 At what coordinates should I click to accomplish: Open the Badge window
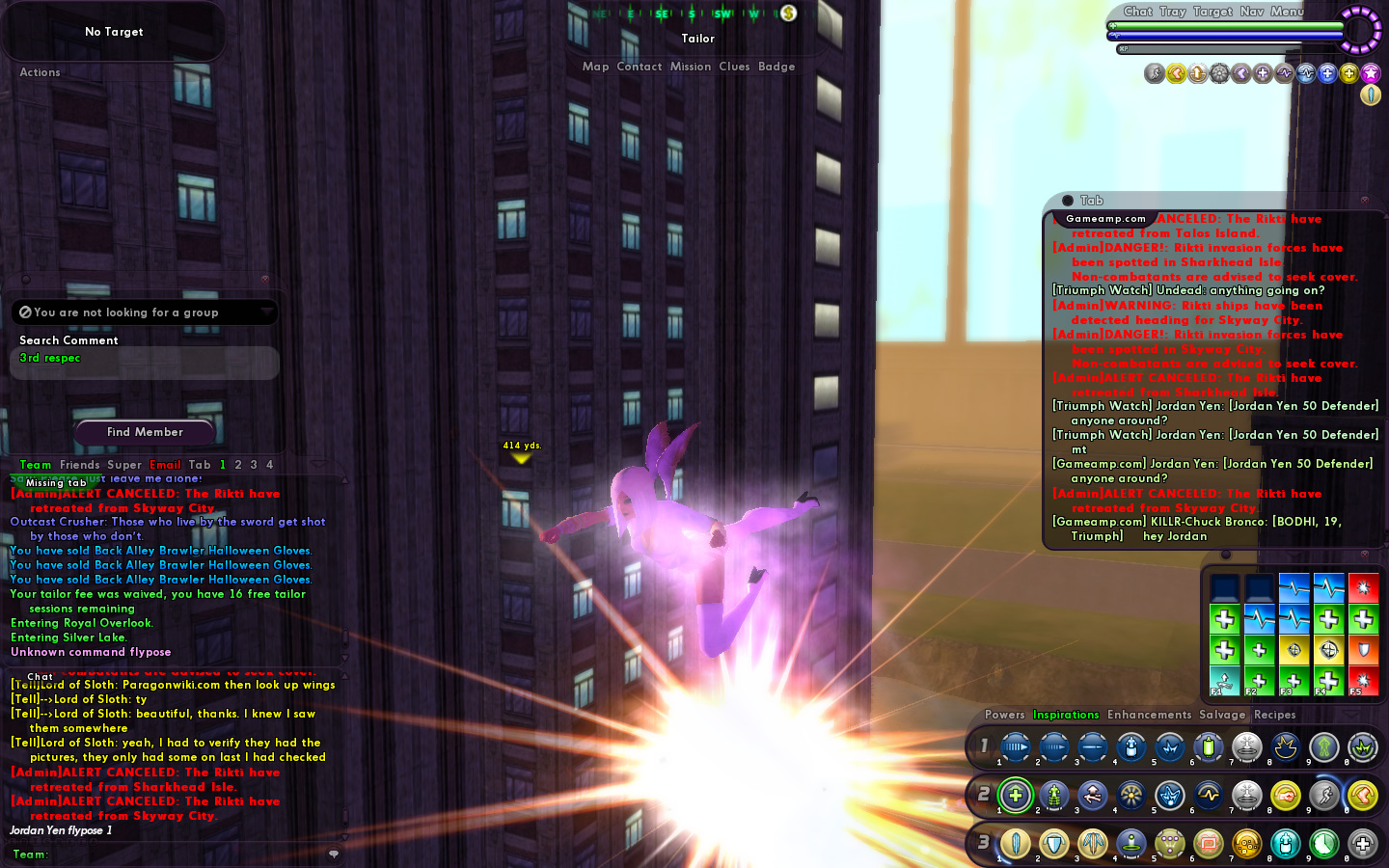776,67
